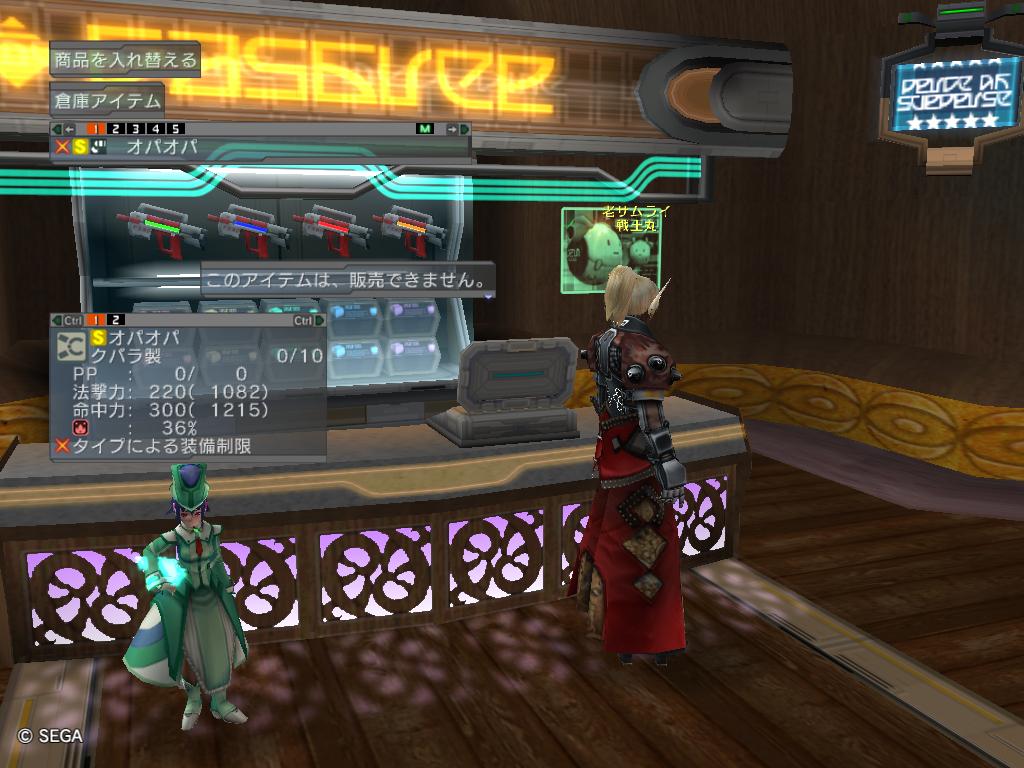
Task: Switch to item page 5 tab
Action: (175, 129)
